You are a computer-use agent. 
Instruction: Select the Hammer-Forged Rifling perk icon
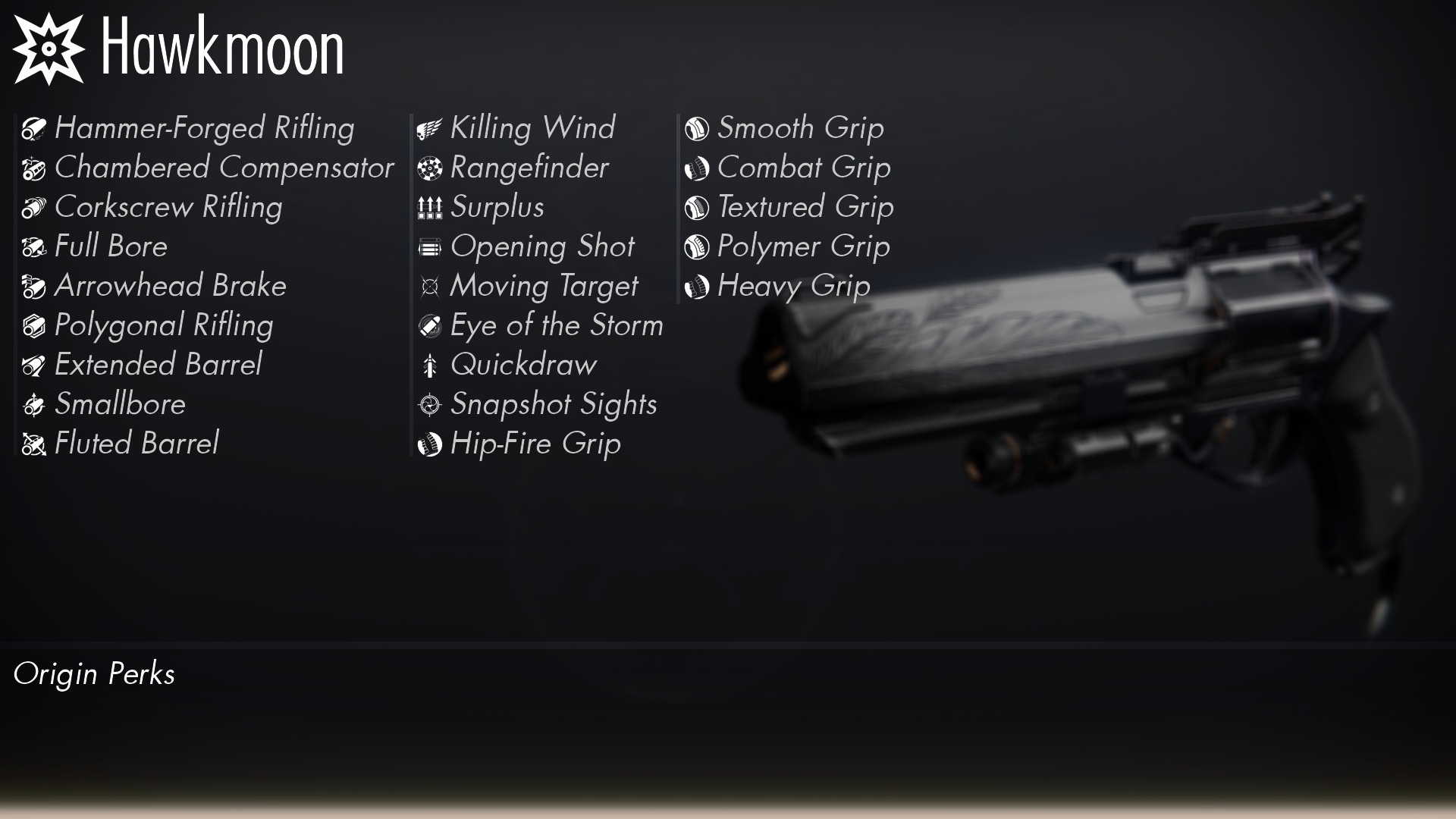tap(33, 128)
